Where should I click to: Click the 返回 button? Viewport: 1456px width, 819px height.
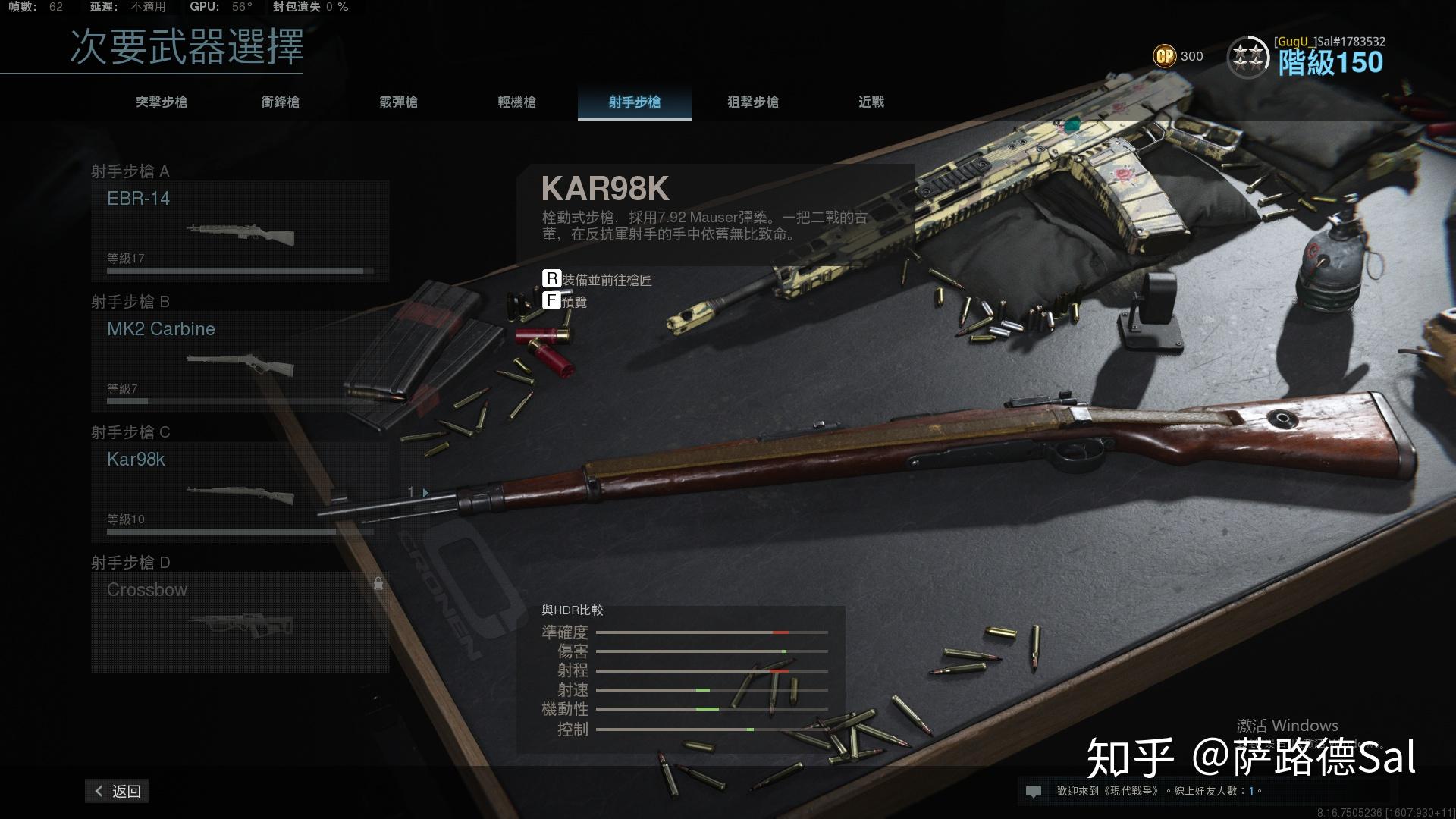click(x=118, y=791)
